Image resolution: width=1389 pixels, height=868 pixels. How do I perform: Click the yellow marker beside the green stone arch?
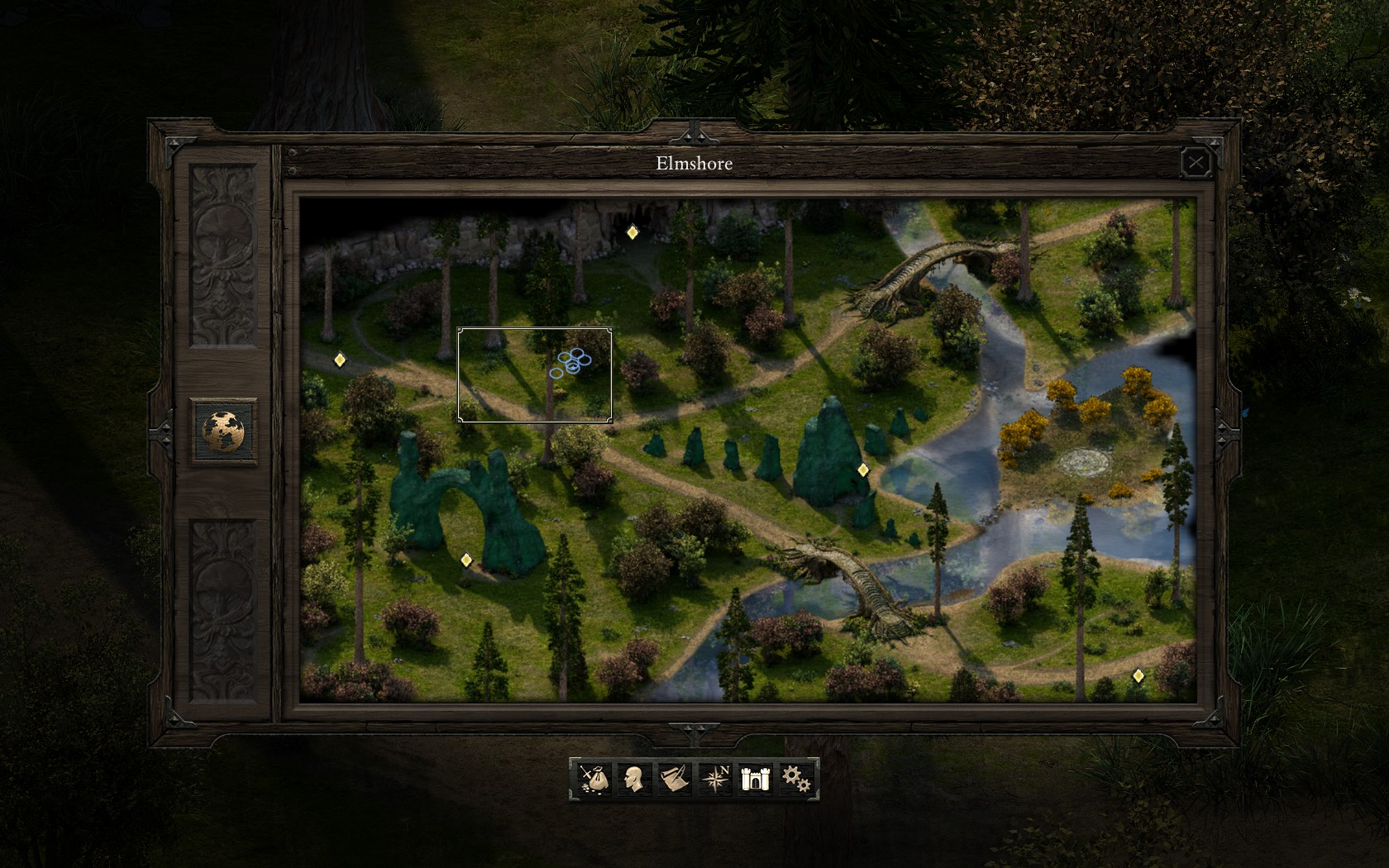[x=466, y=560]
